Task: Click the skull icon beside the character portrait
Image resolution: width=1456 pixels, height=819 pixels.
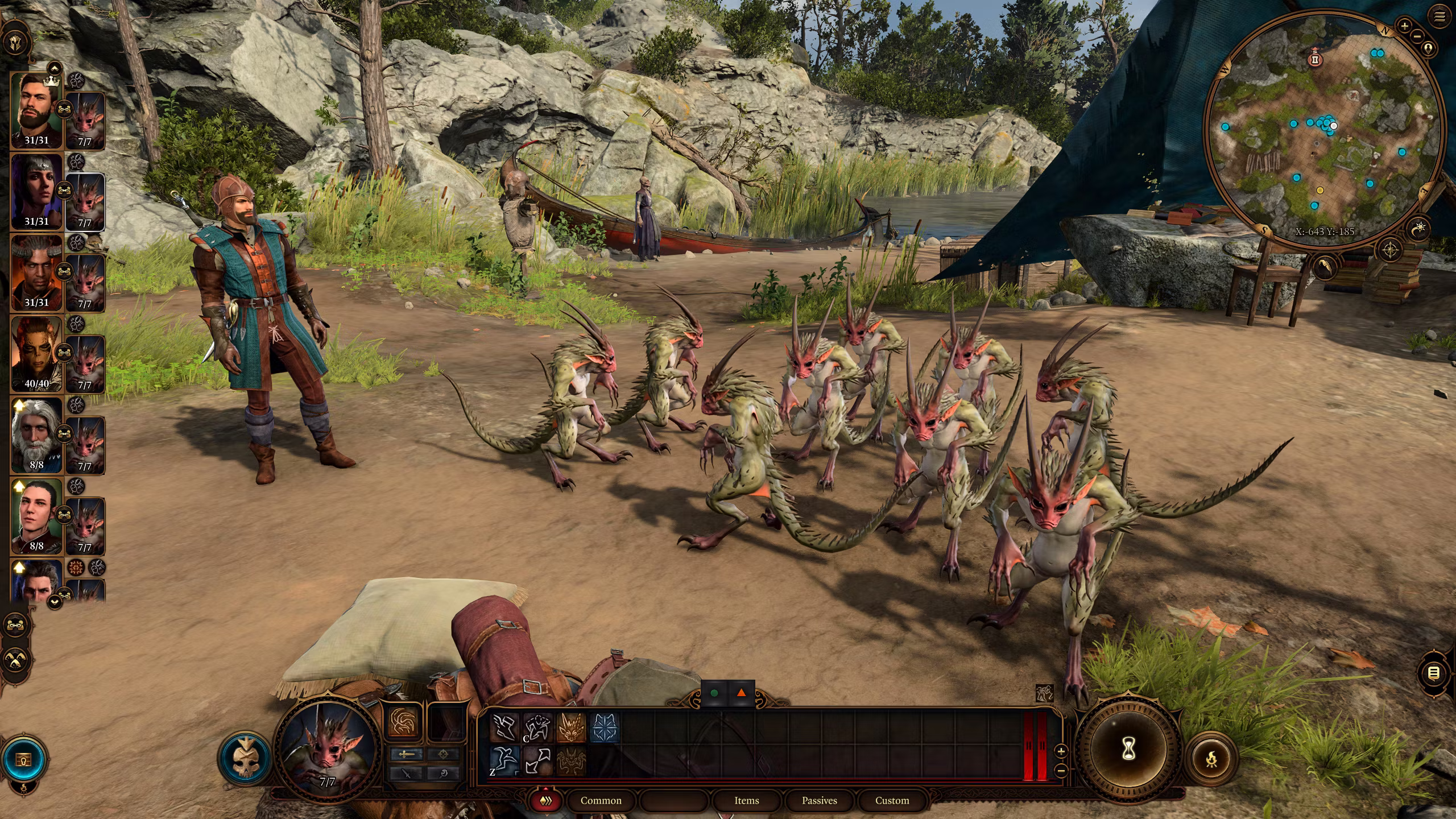Action: click(x=246, y=759)
